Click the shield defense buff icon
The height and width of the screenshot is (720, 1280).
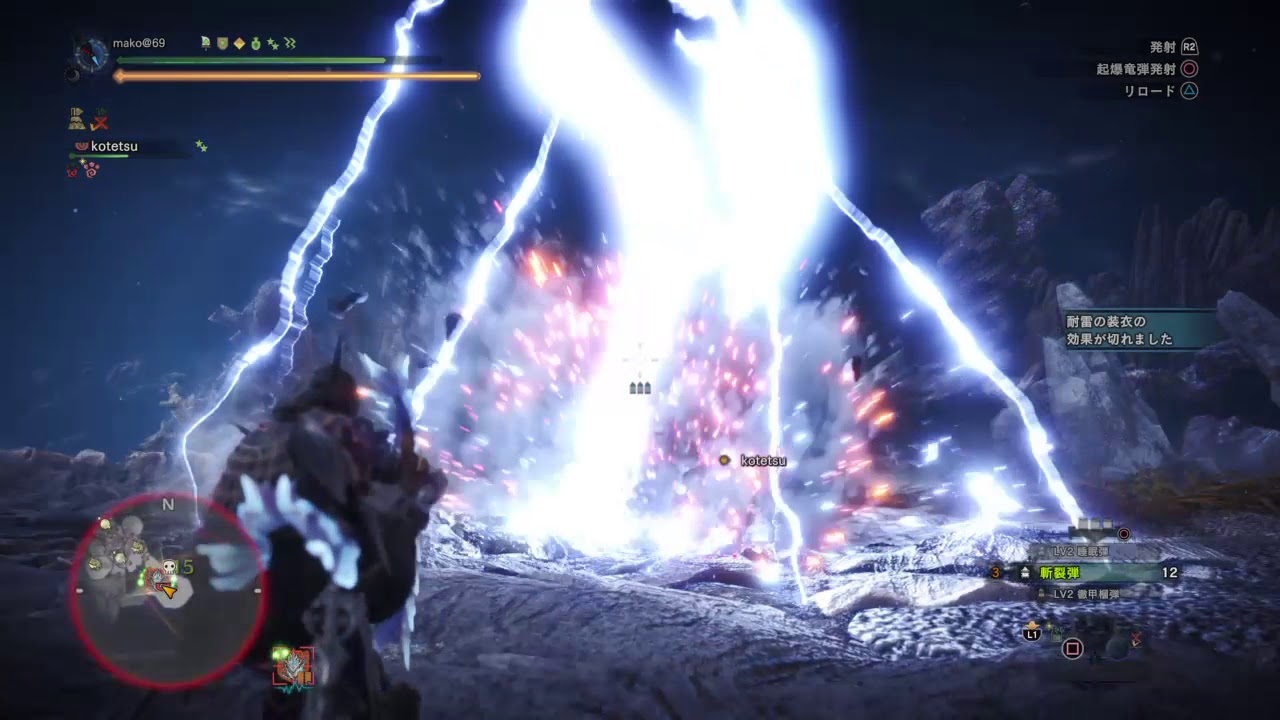pos(222,43)
